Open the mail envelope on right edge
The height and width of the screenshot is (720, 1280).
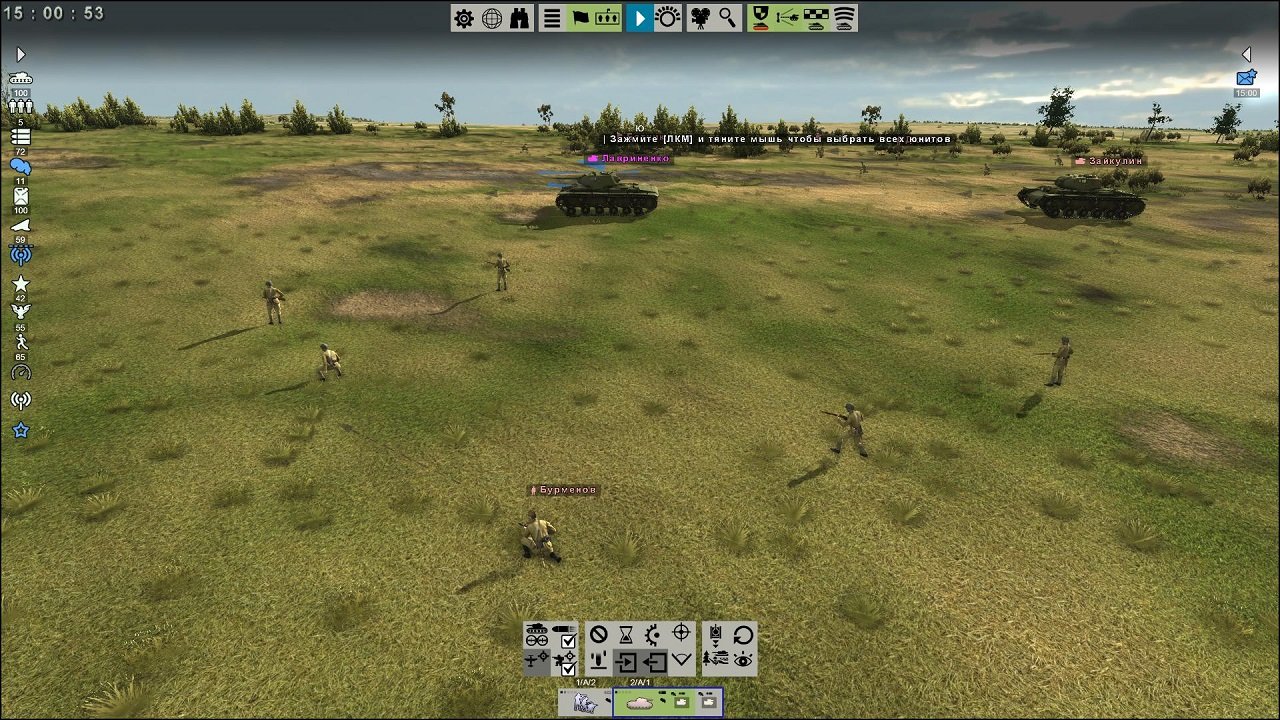(1245, 77)
